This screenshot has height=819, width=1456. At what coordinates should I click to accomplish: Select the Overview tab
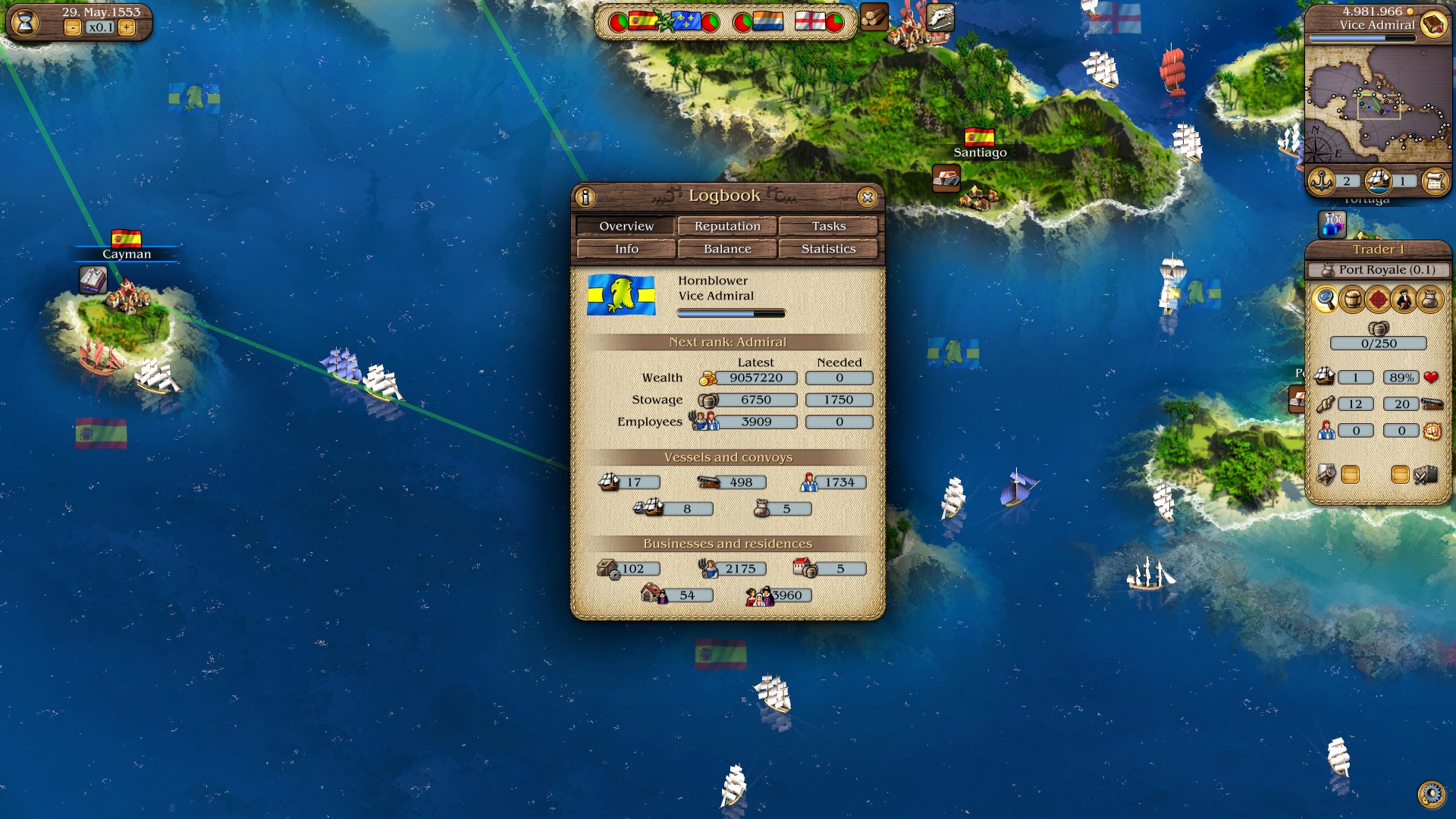click(x=626, y=226)
